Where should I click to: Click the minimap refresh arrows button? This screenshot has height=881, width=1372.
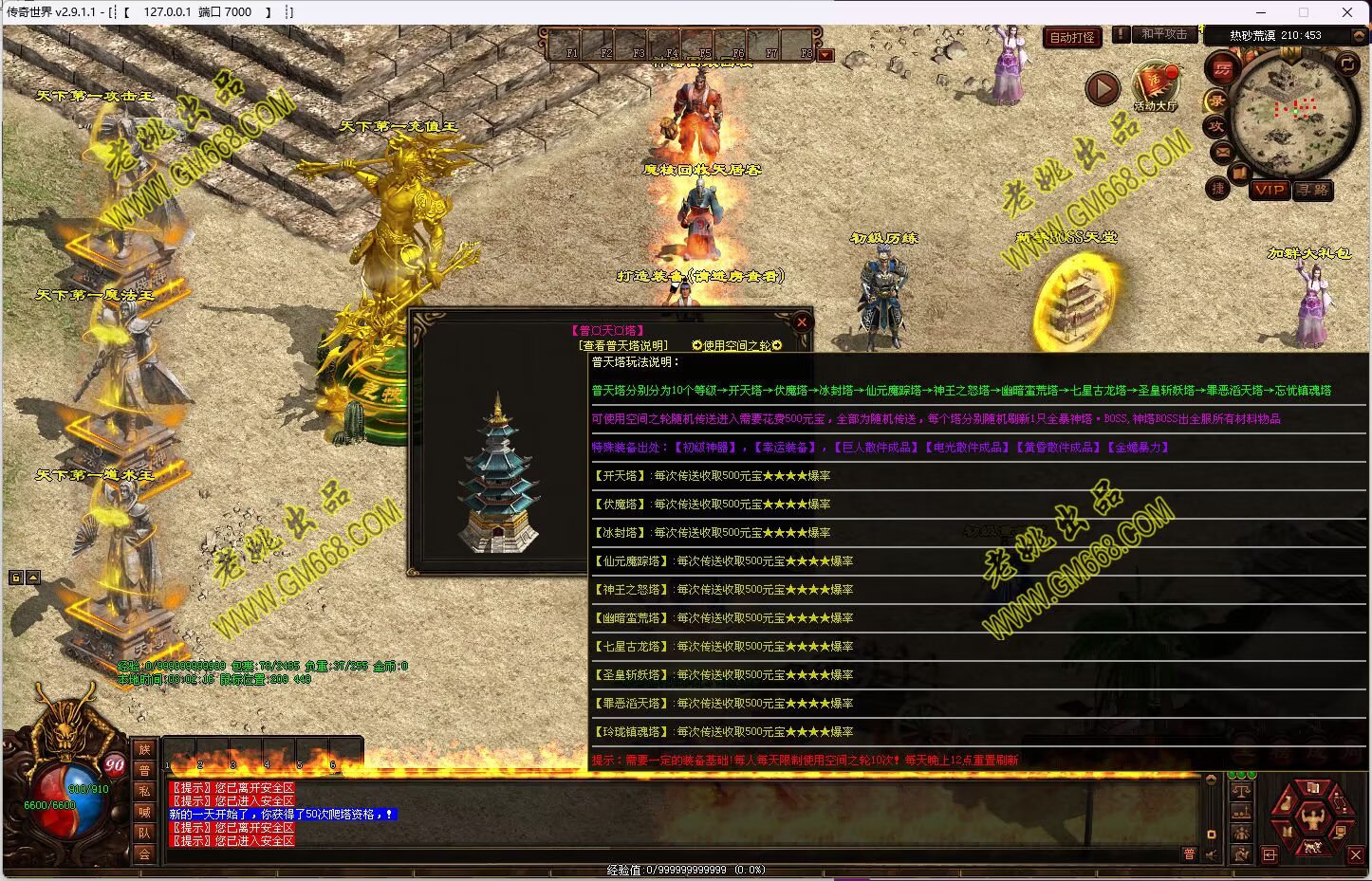(x=1346, y=64)
